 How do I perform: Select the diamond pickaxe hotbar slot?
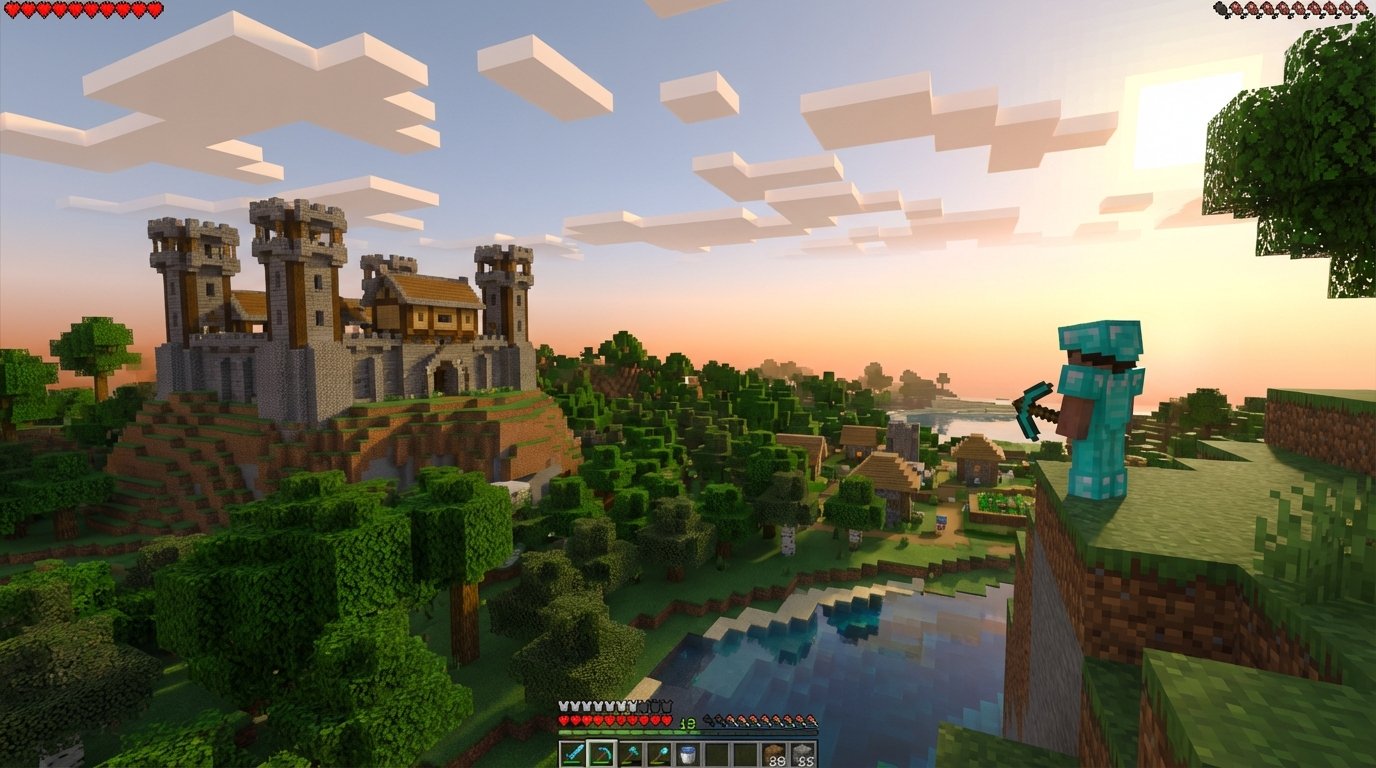point(602,753)
